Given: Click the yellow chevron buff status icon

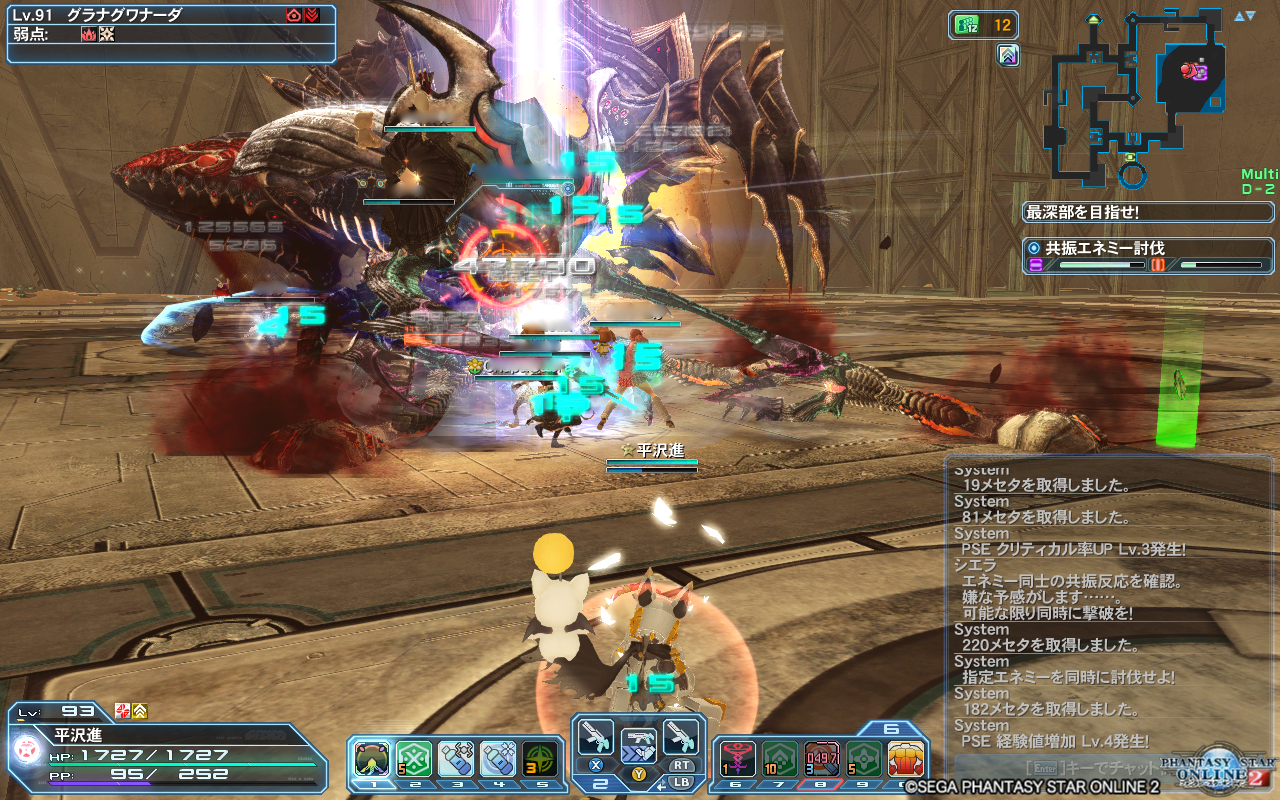Looking at the screenshot, I should (139, 711).
